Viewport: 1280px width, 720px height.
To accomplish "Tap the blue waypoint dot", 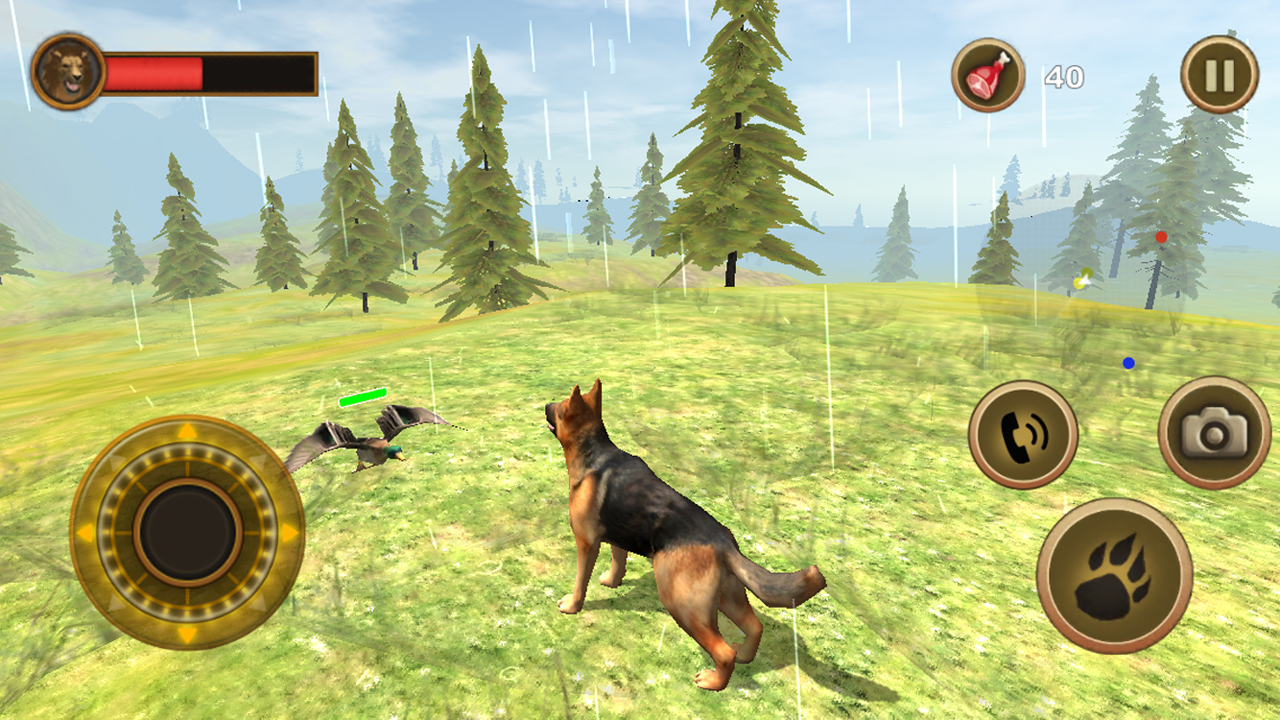I will click(x=1131, y=364).
